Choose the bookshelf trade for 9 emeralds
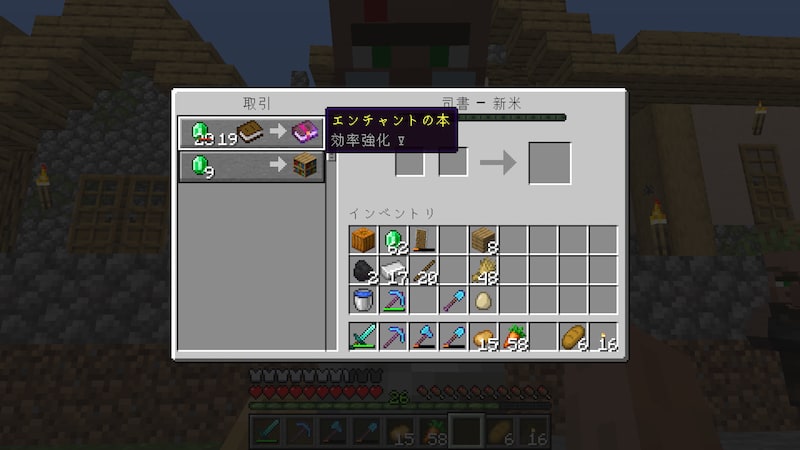 (251, 166)
